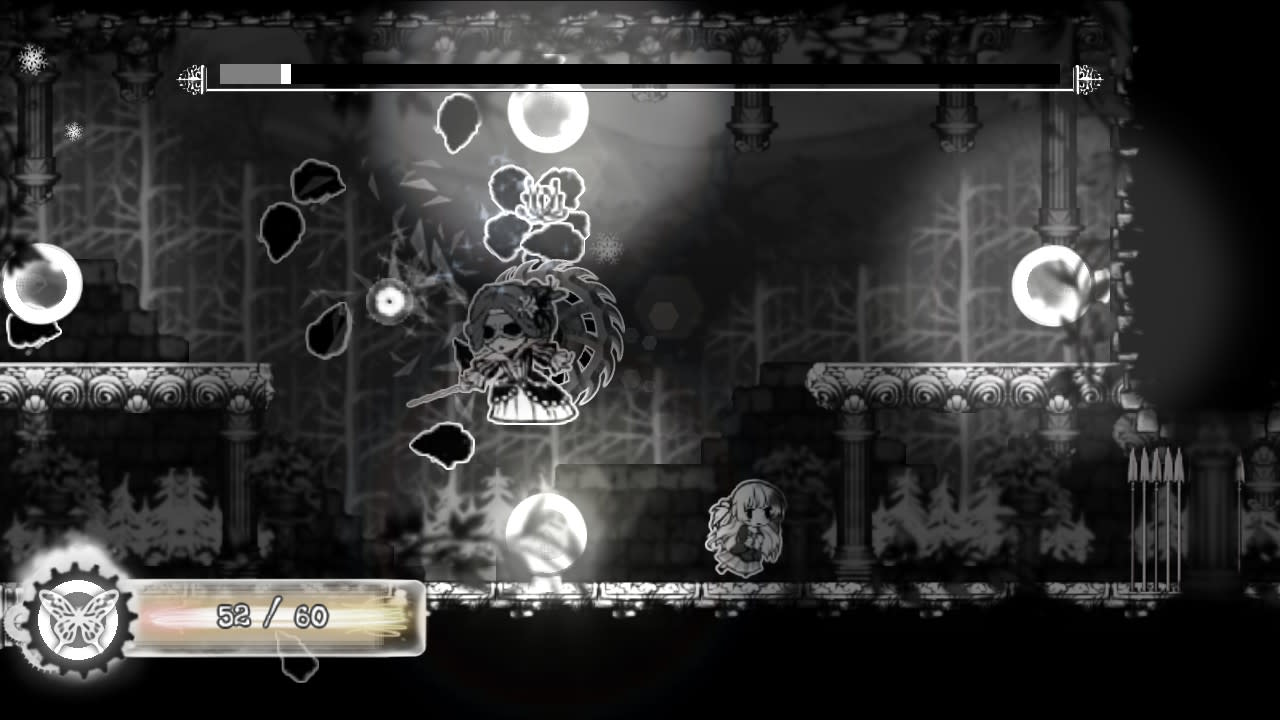Click the boss character wielding the sword
This screenshot has height=720, width=1280.
coord(515,345)
